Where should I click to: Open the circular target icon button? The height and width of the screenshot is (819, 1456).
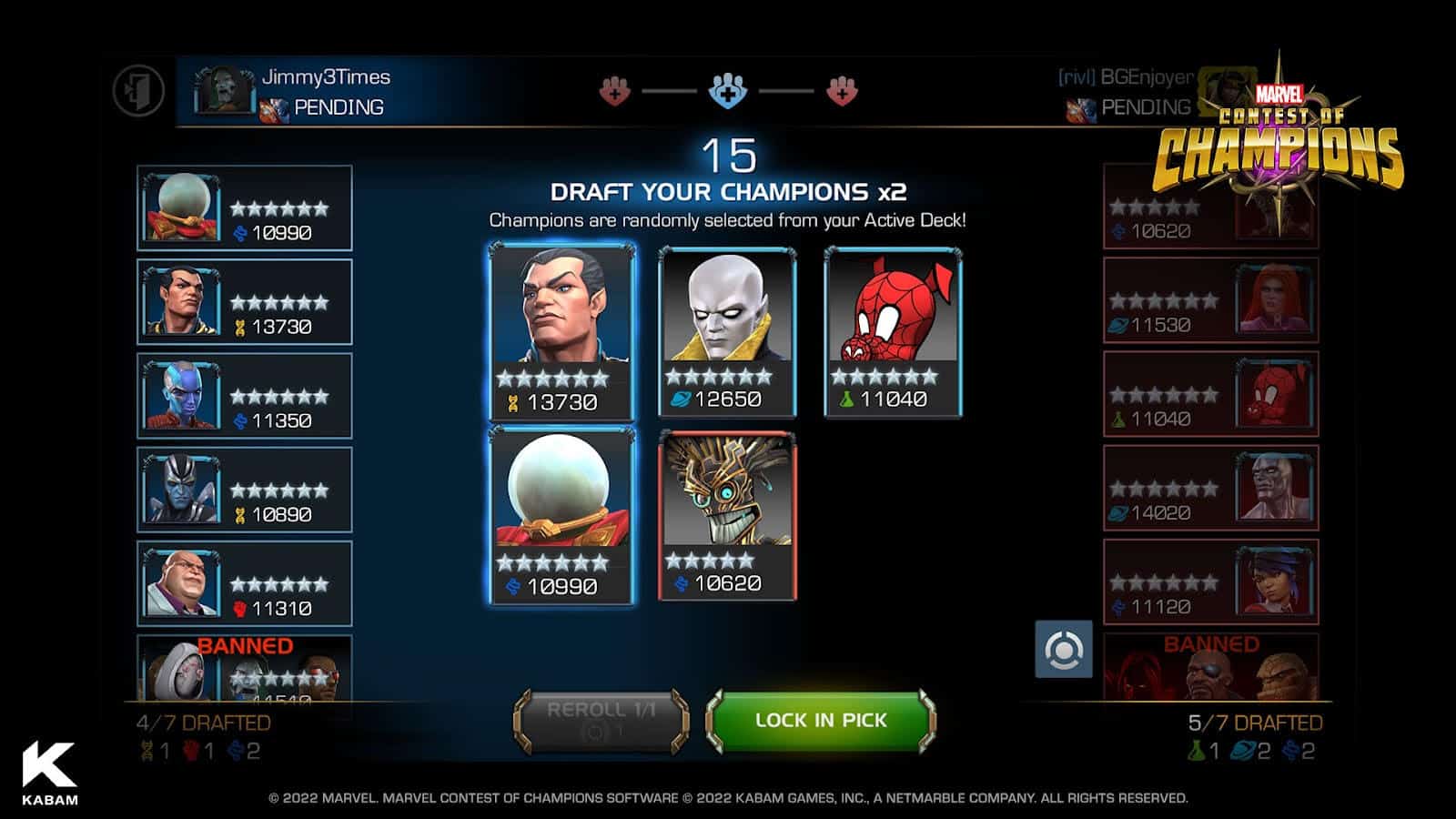click(x=1063, y=650)
